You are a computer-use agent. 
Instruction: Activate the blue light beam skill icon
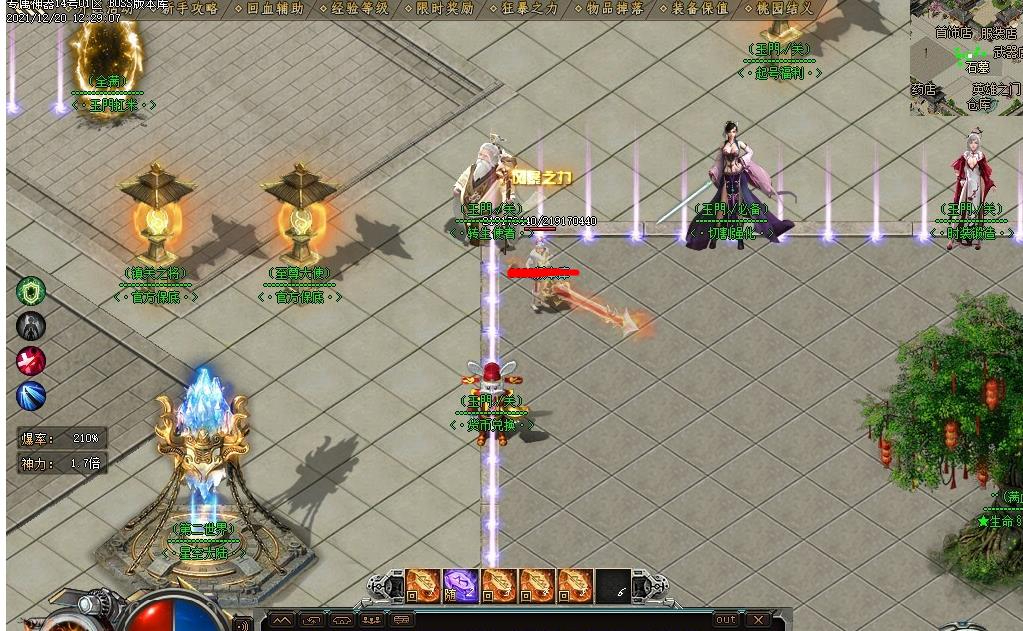(31, 396)
